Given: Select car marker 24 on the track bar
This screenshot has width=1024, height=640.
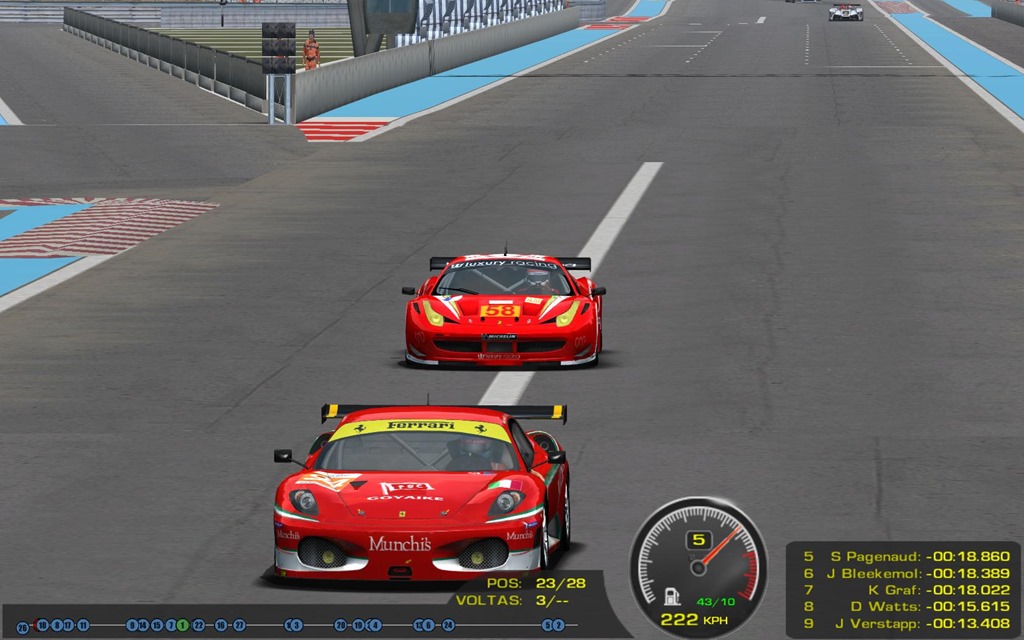Looking at the screenshot, I should point(447,625).
